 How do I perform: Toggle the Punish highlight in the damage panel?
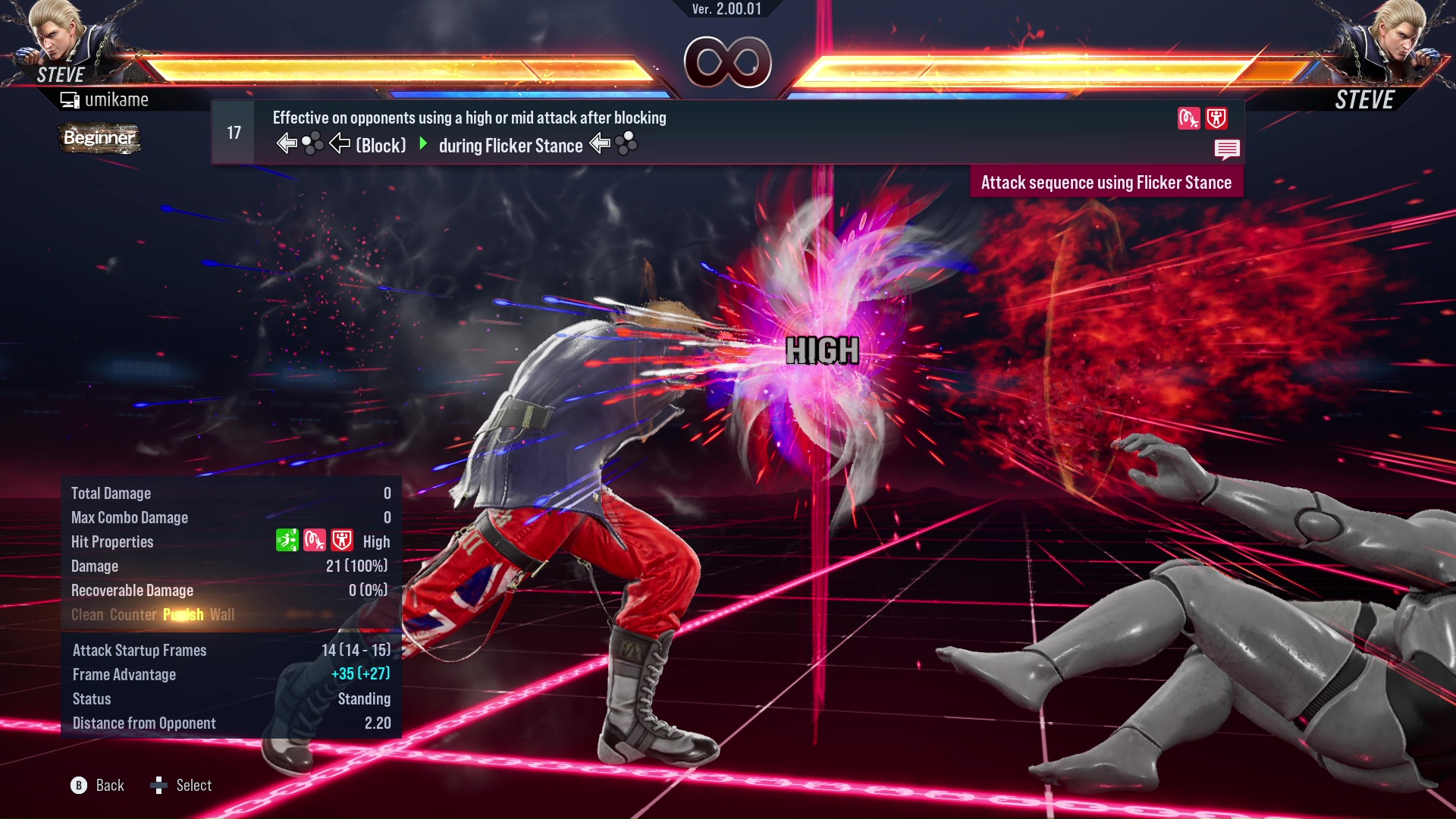182,614
